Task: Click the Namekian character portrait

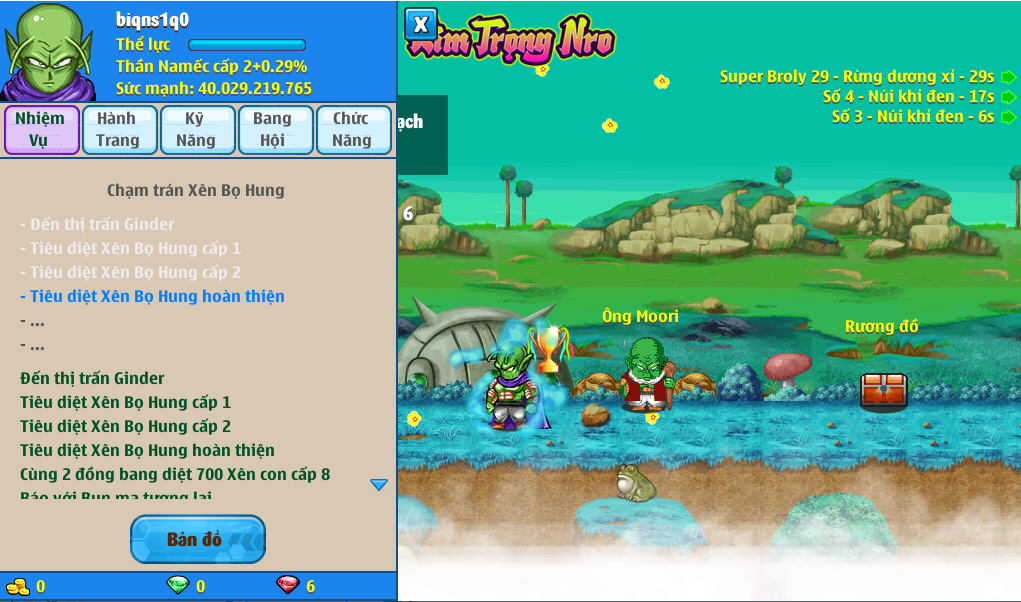Action: [x=48, y=50]
